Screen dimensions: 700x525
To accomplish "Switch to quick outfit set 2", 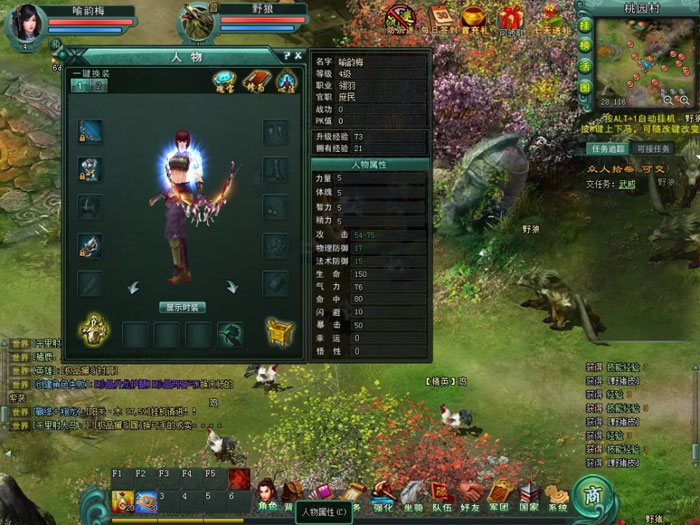I will click(x=99, y=86).
